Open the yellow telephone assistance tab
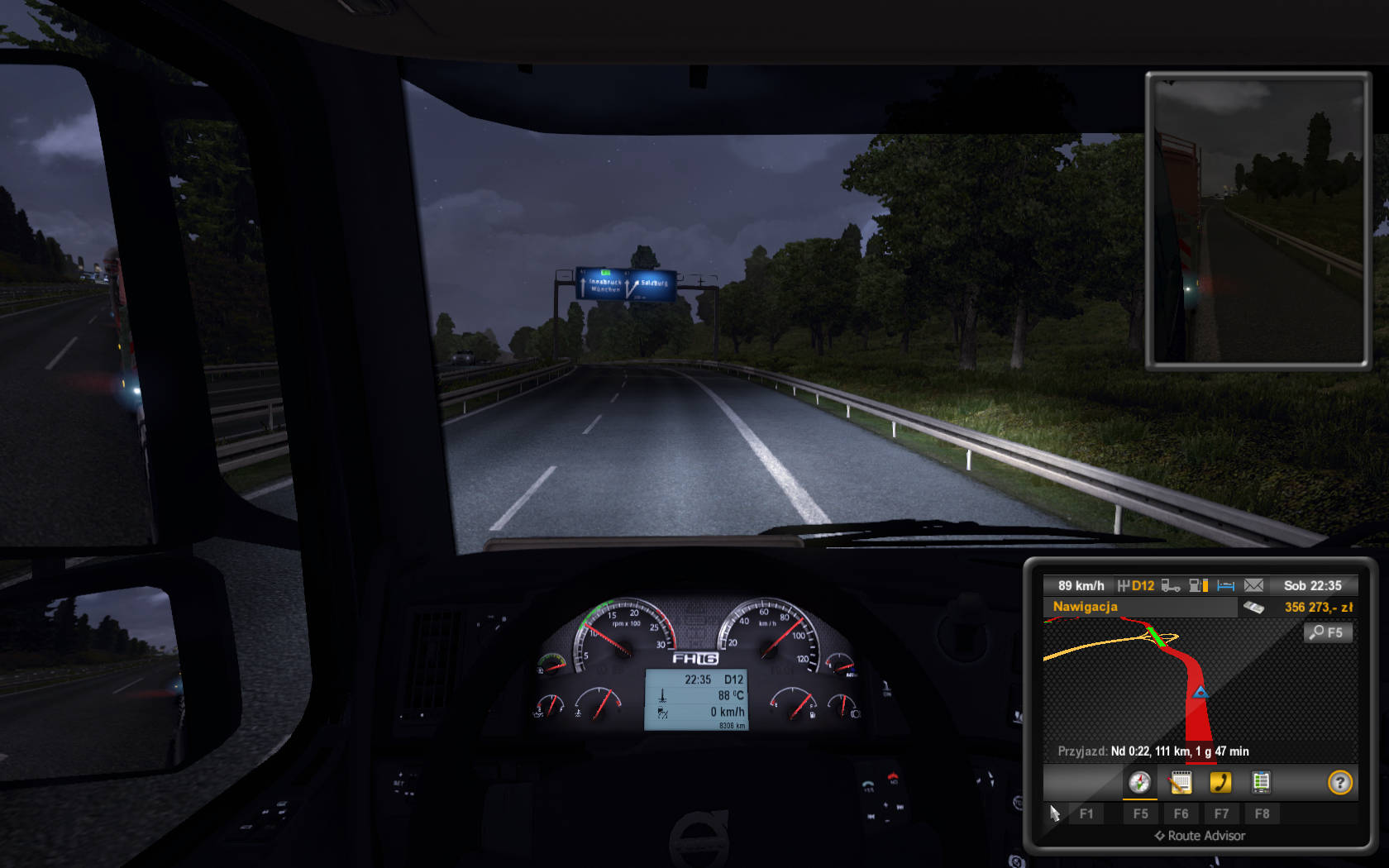 (x=1220, y=782)
